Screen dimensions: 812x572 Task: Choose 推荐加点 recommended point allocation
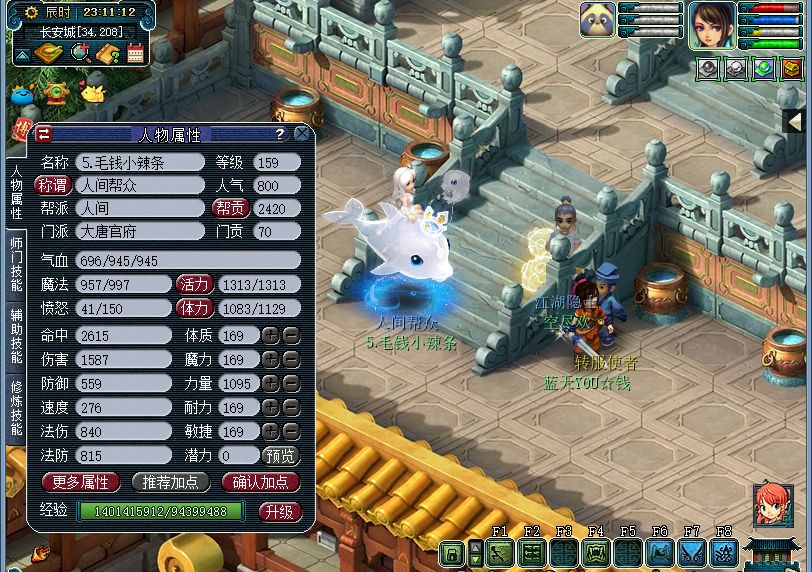point(170,482)
